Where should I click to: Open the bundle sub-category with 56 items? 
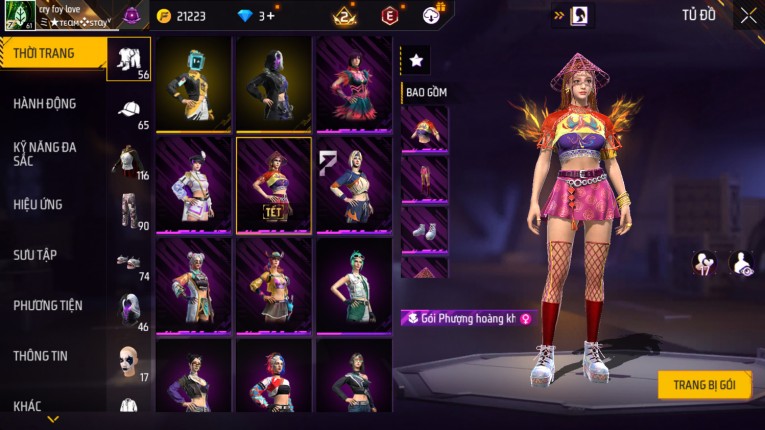point(129,59)
